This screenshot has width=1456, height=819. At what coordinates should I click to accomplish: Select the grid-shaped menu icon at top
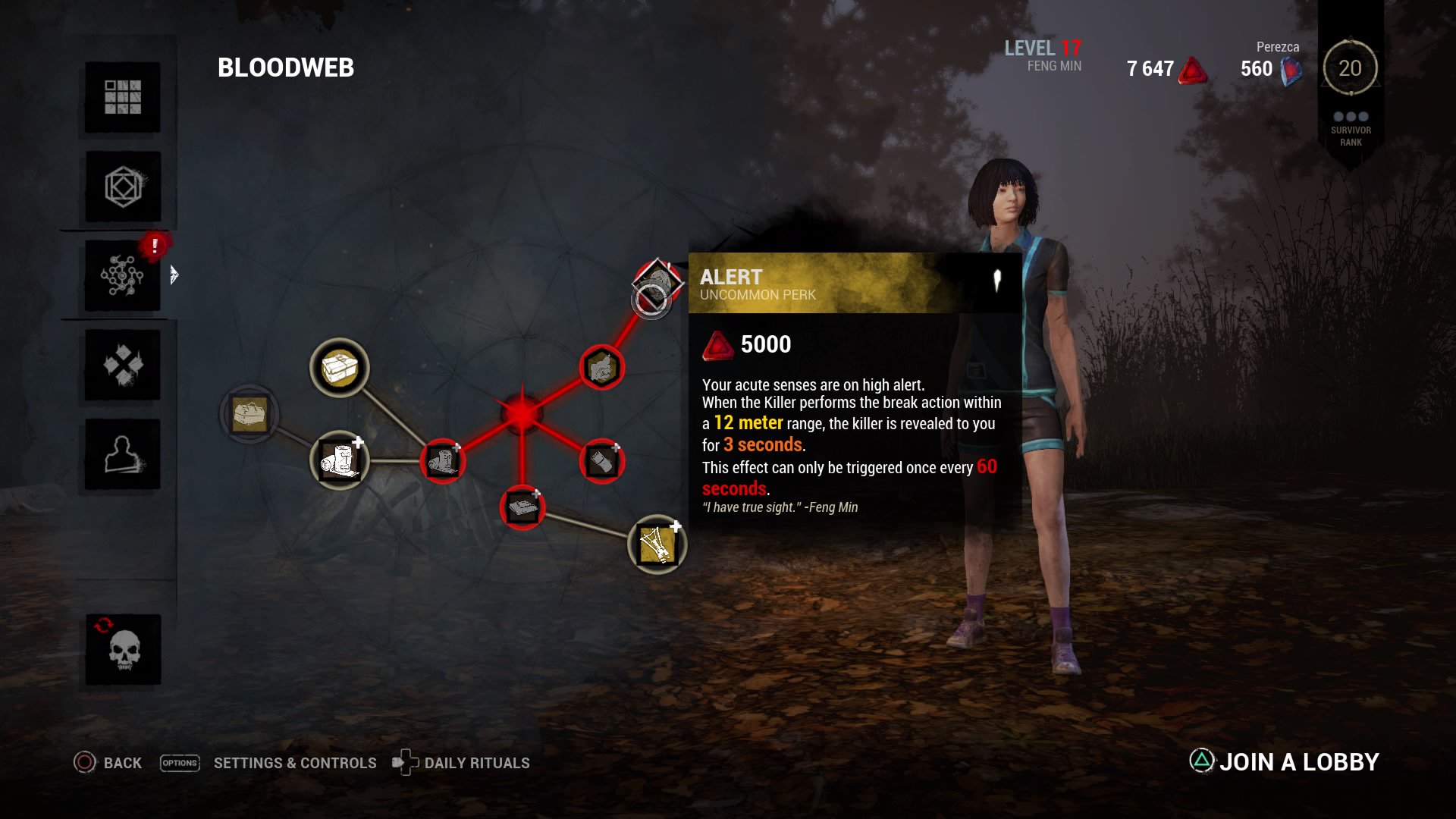point(122,97)
